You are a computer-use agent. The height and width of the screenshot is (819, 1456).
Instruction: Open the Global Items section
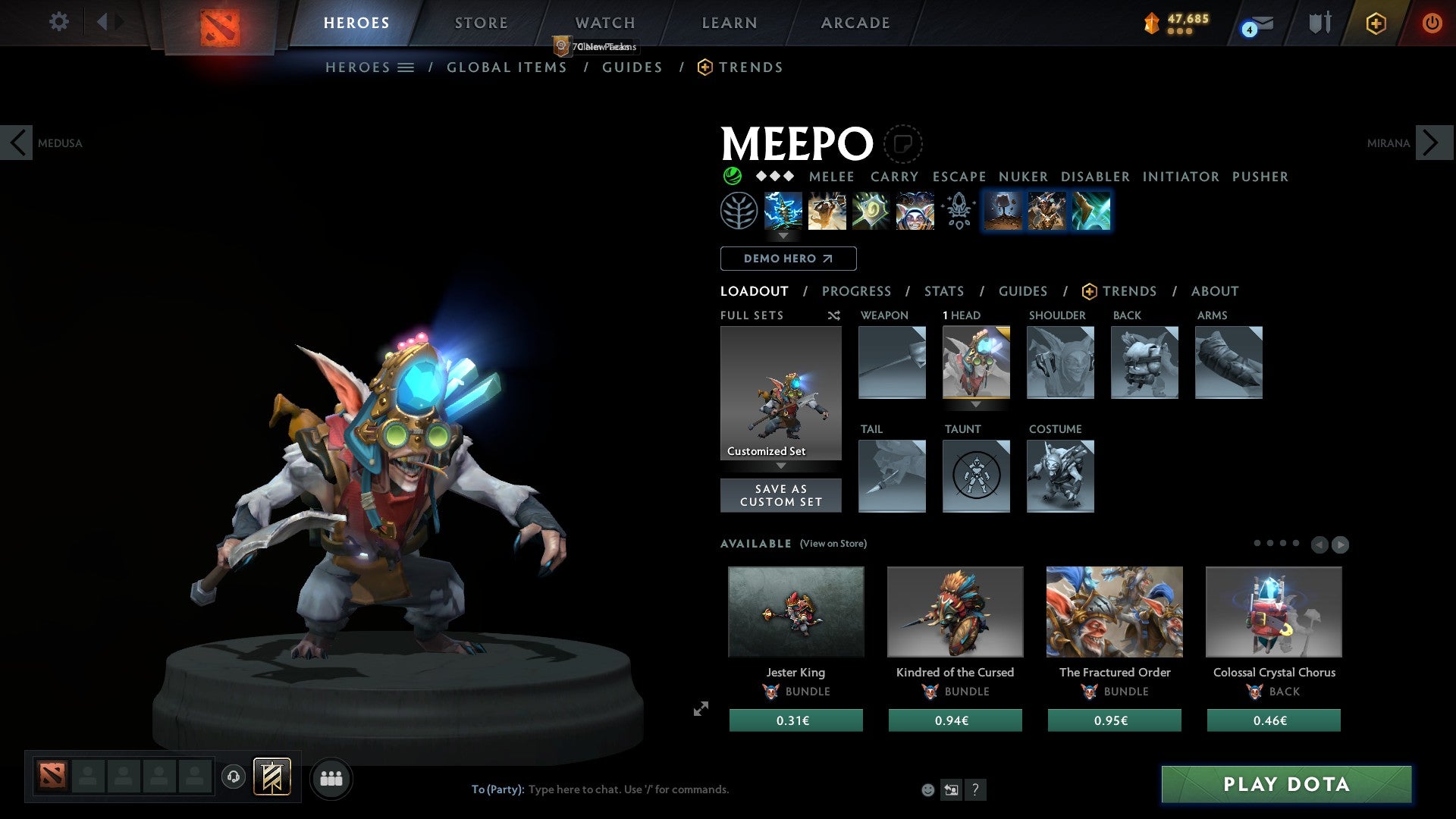tap(507, 67)
